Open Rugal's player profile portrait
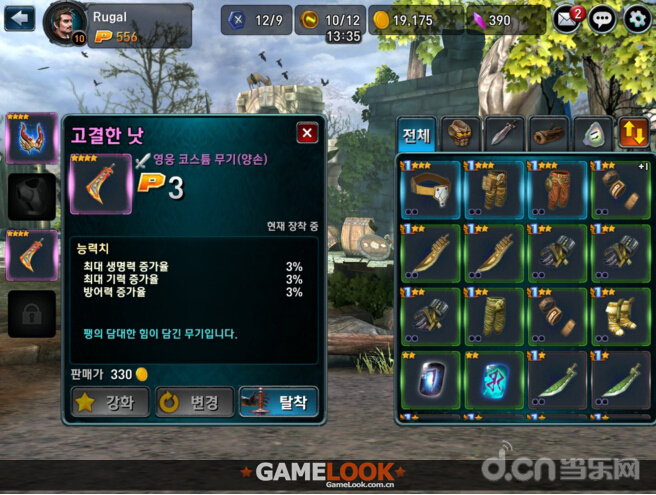The image size is (656, 495). pos(64,23)
